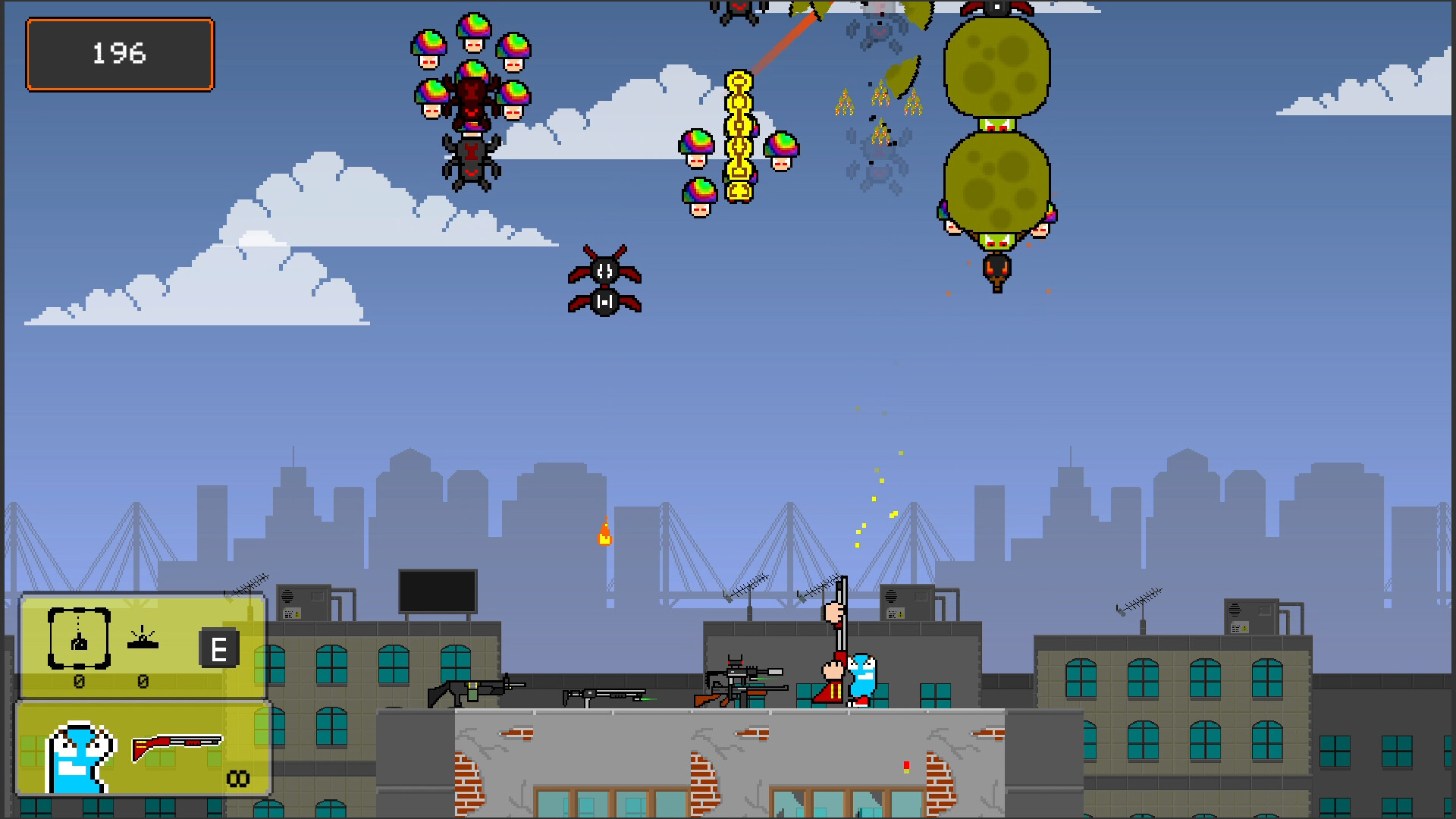Click the score box showing 196
The height and width of the screenshot is (819, 1456).
click(x=119, y=54)
